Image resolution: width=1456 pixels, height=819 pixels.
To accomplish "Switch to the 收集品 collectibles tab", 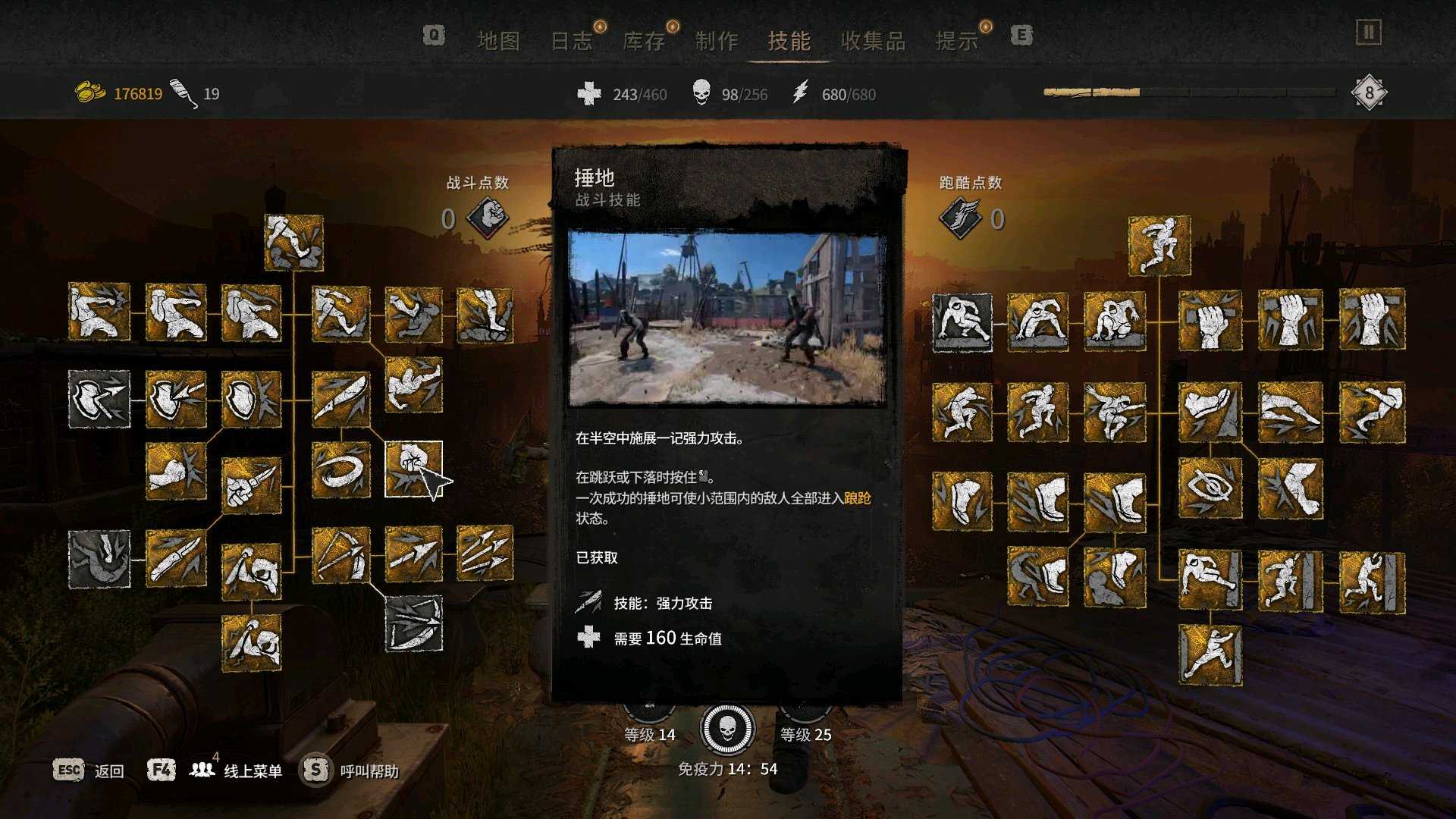I will (x=874, y=42).
